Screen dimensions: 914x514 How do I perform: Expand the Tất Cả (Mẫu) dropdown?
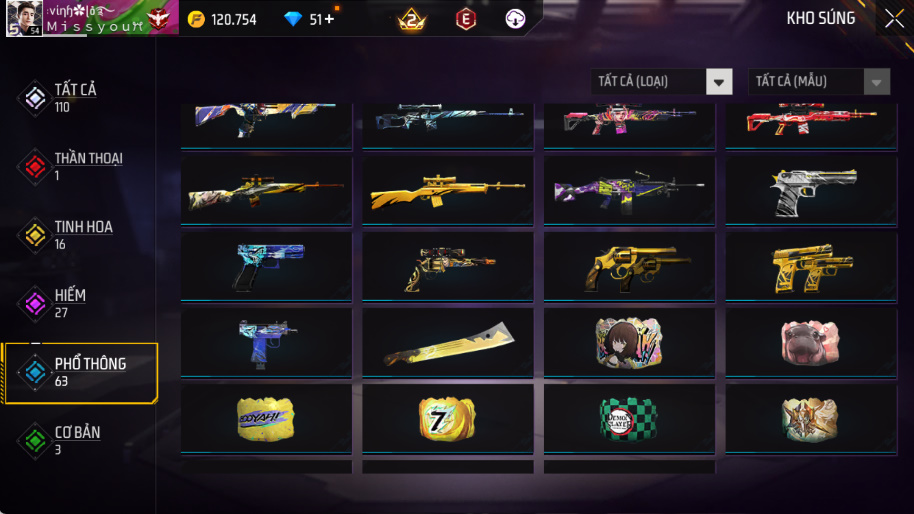(819, 81)
